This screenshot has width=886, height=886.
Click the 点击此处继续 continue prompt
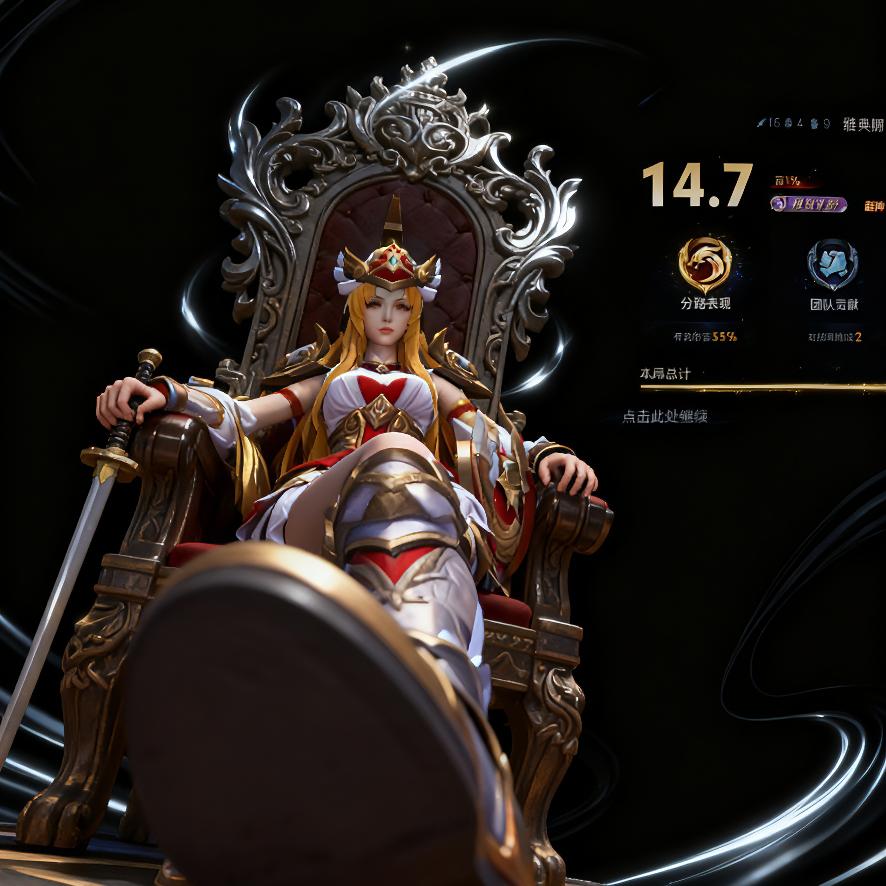click(x=664, y=416)
